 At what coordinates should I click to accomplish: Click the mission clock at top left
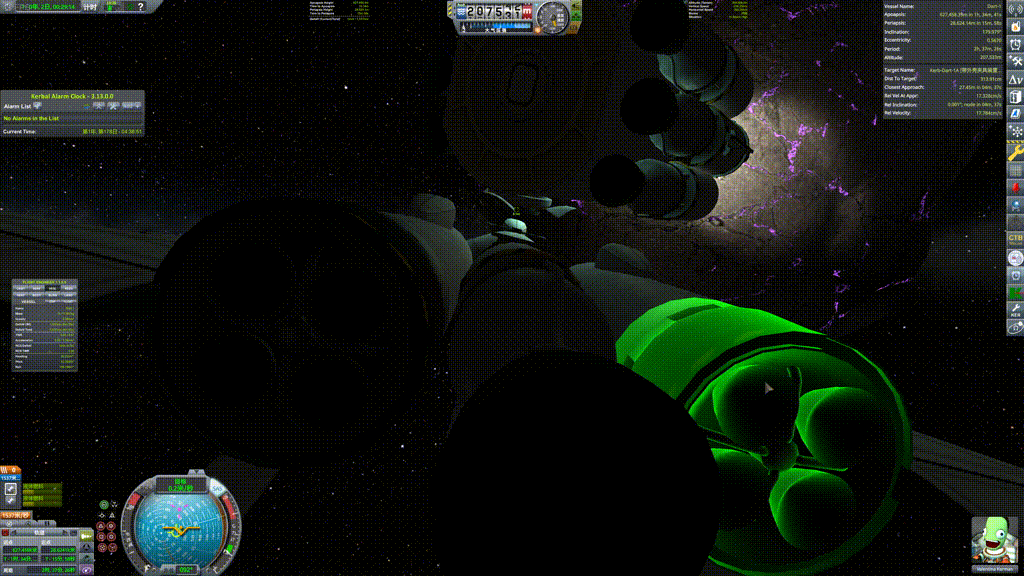40,7
